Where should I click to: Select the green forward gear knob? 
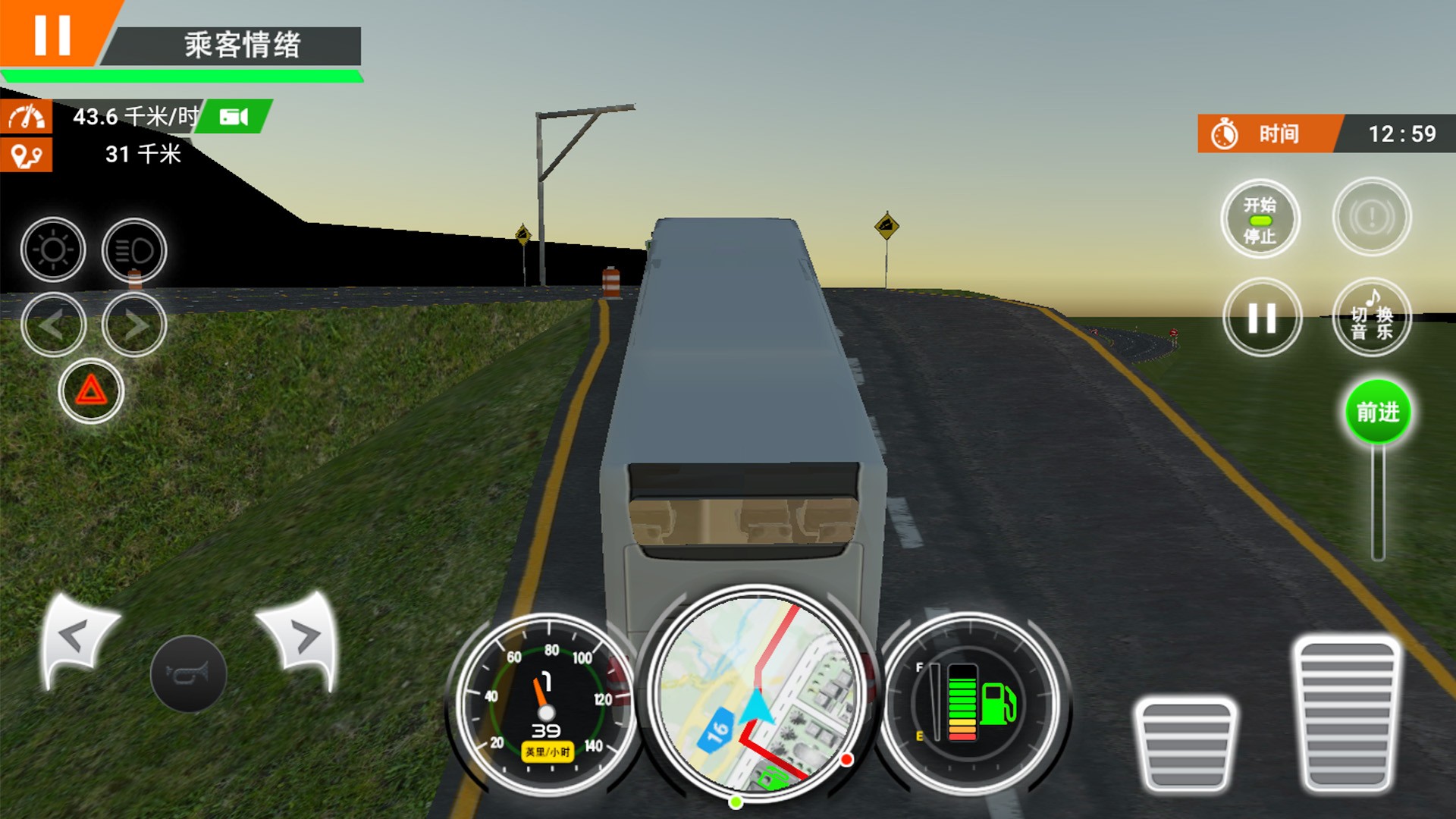(1377, 413)
